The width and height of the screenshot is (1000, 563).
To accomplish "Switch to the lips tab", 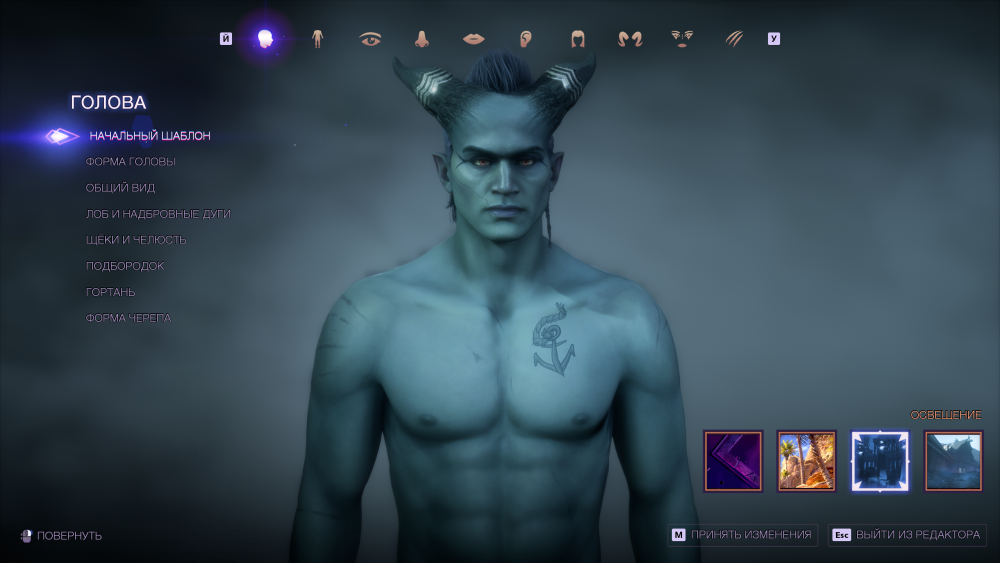I will click(473, 39).
